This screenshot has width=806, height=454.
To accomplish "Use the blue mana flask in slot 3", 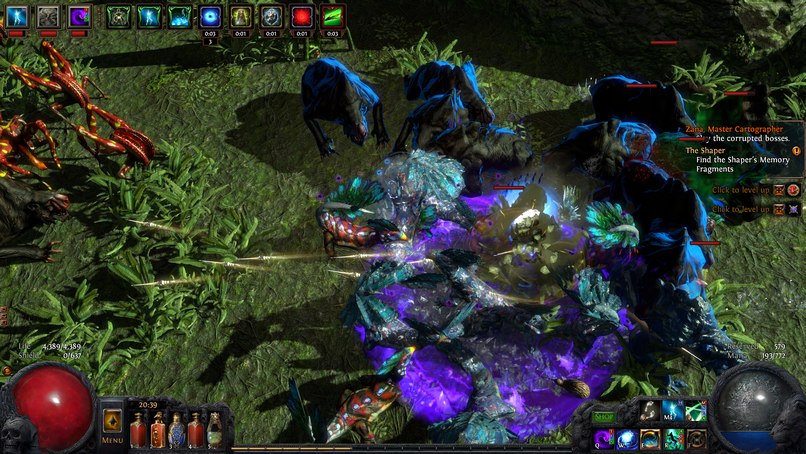I will coord(176,431).
